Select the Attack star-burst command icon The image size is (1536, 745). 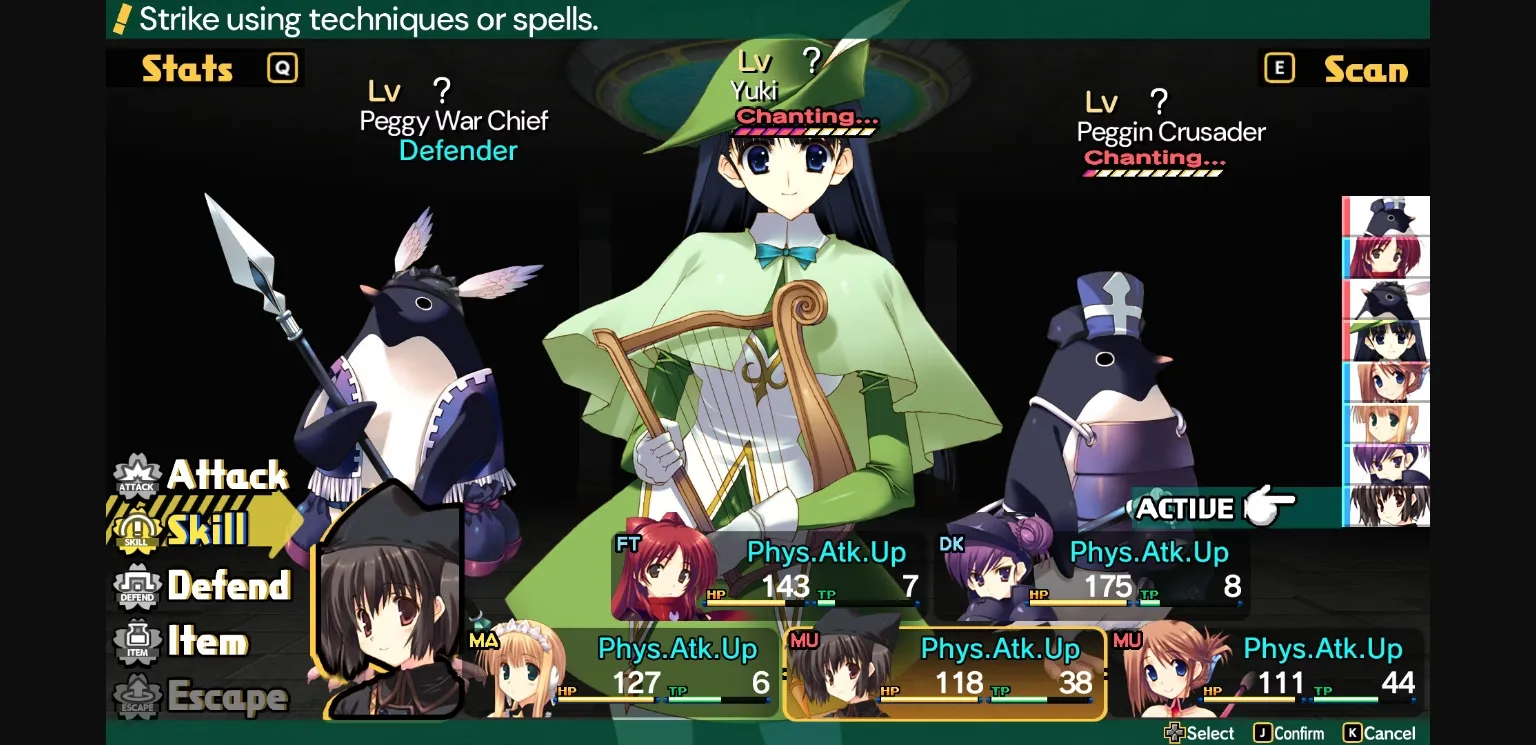[x=136, y=477]
